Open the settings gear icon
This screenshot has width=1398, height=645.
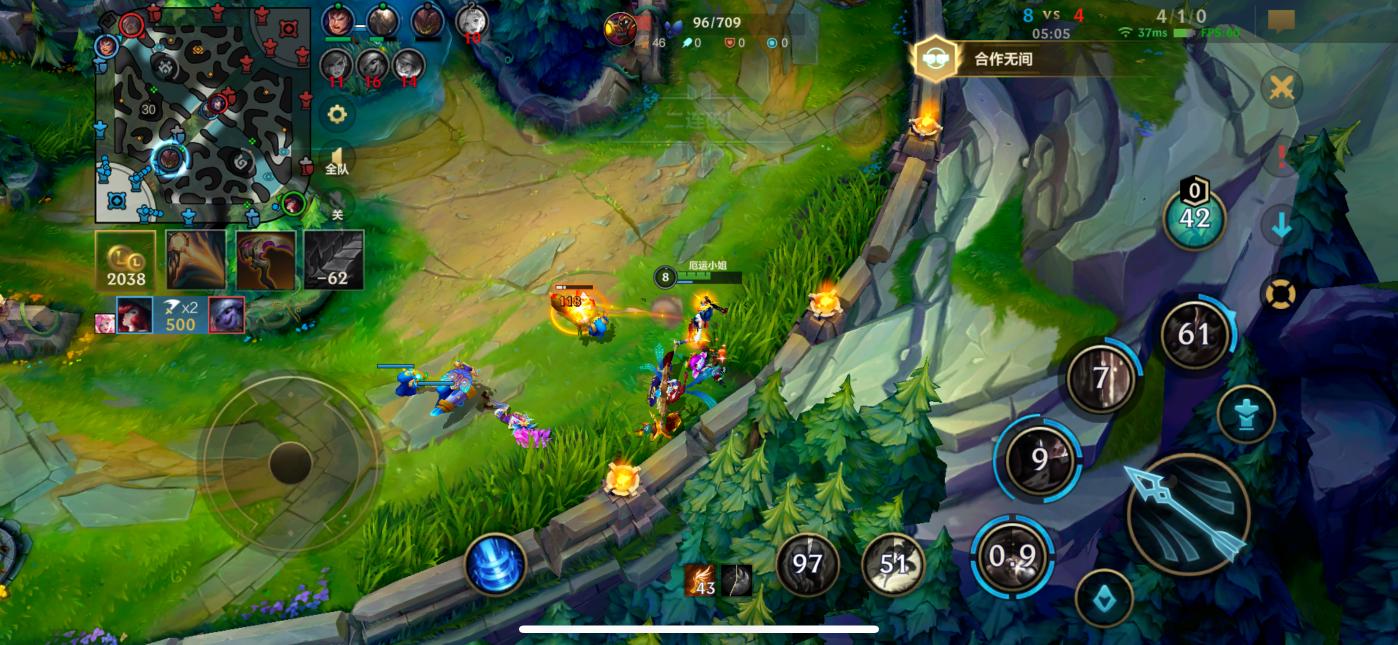point(337,114)
